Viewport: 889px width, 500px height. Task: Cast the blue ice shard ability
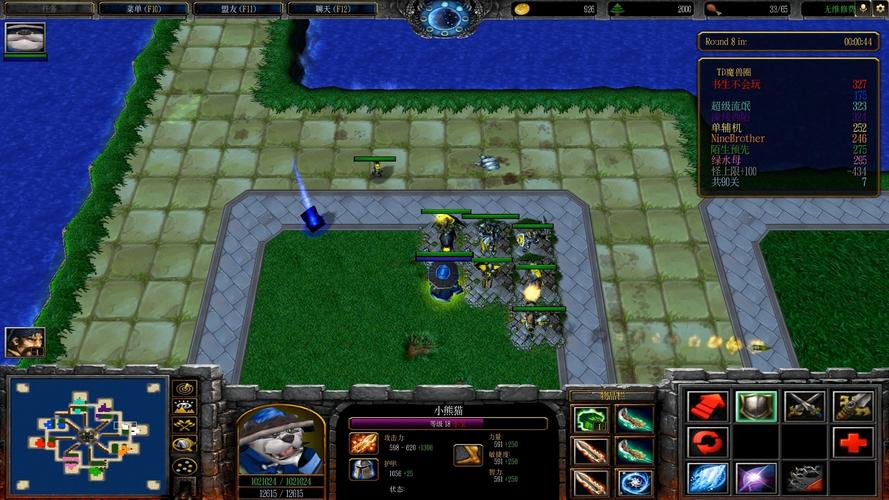(705, 477)
